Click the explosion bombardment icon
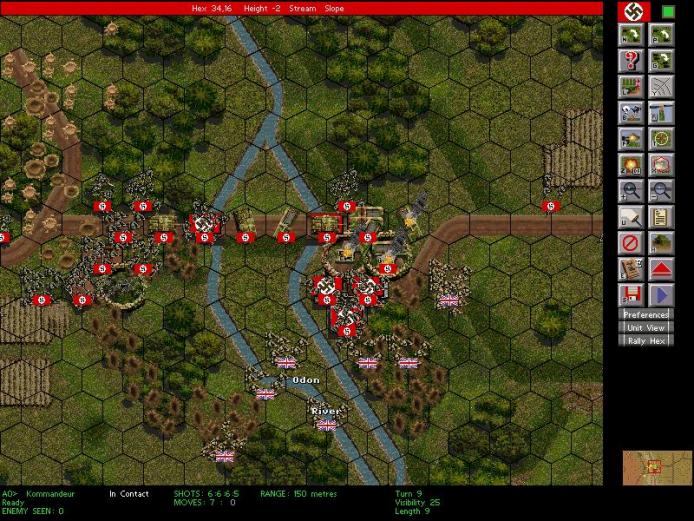This screenshot has height=521, width=694. [631, 165]
